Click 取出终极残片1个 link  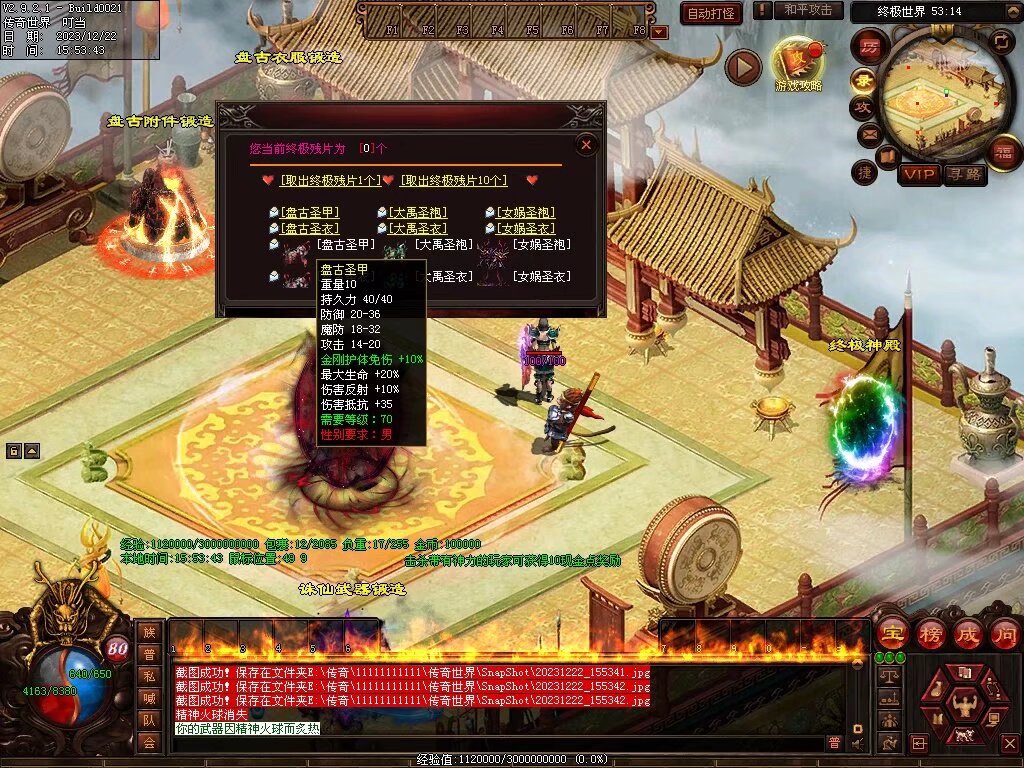tap(330, 180)
